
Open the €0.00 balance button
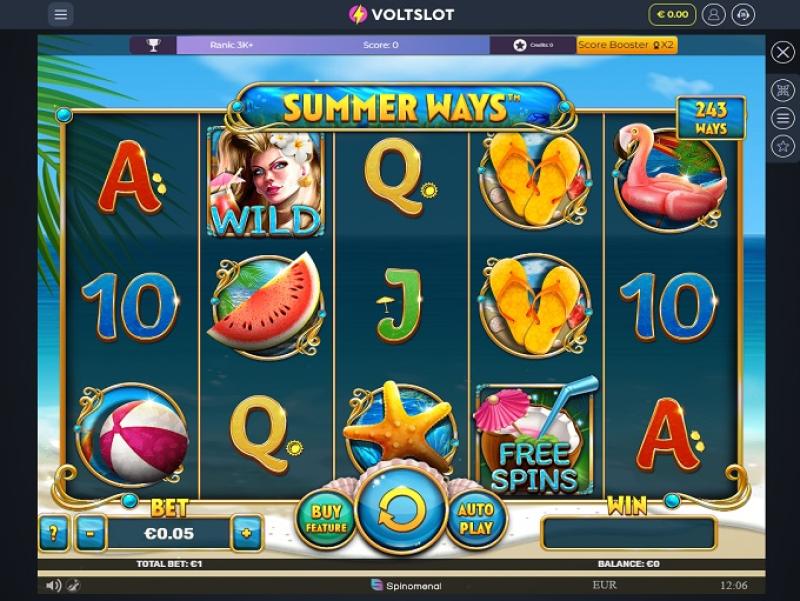pyautogui.click(x=671, y=14)
